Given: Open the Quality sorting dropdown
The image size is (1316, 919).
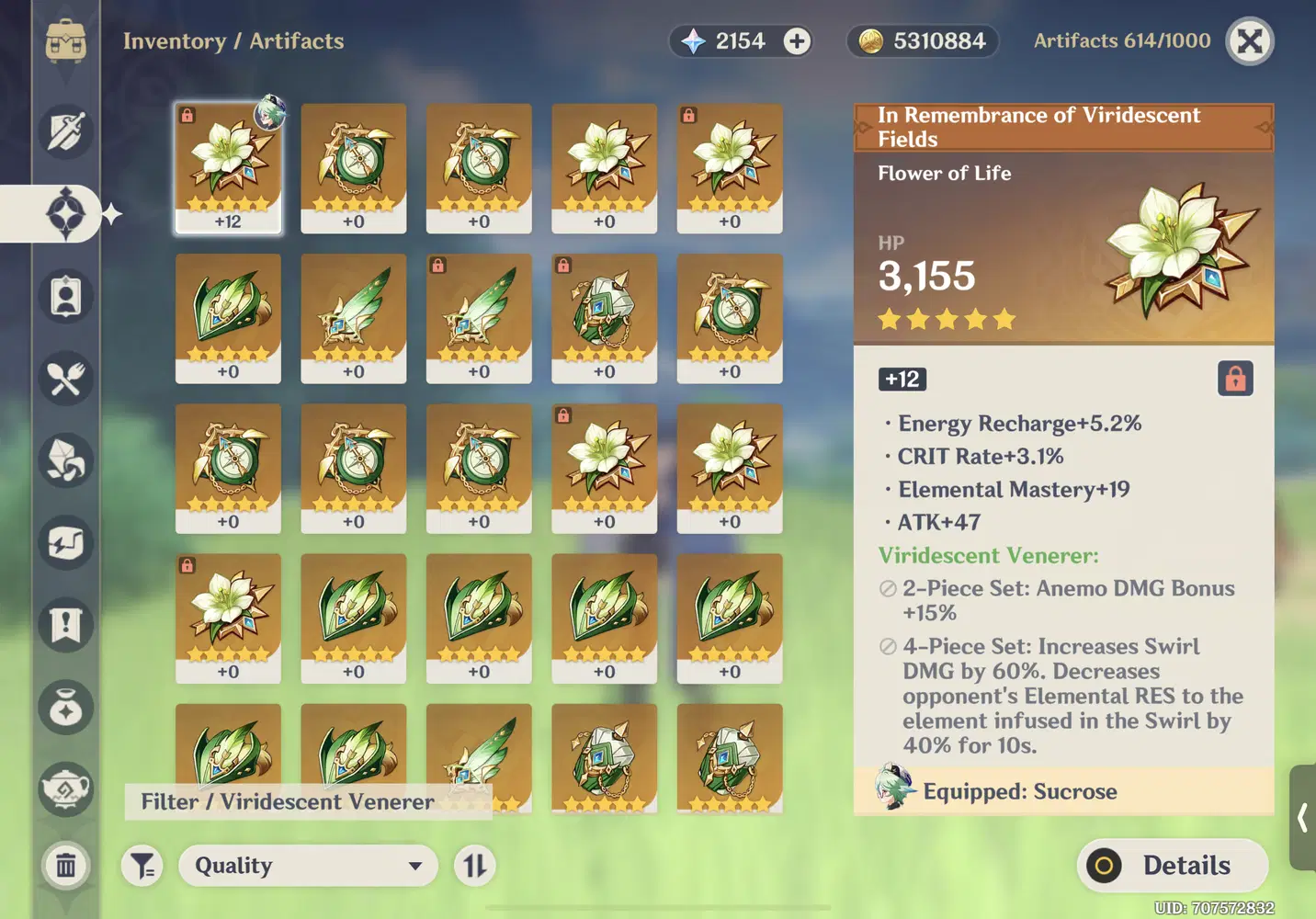Looking at the screenshot, I should click(308, 866).
